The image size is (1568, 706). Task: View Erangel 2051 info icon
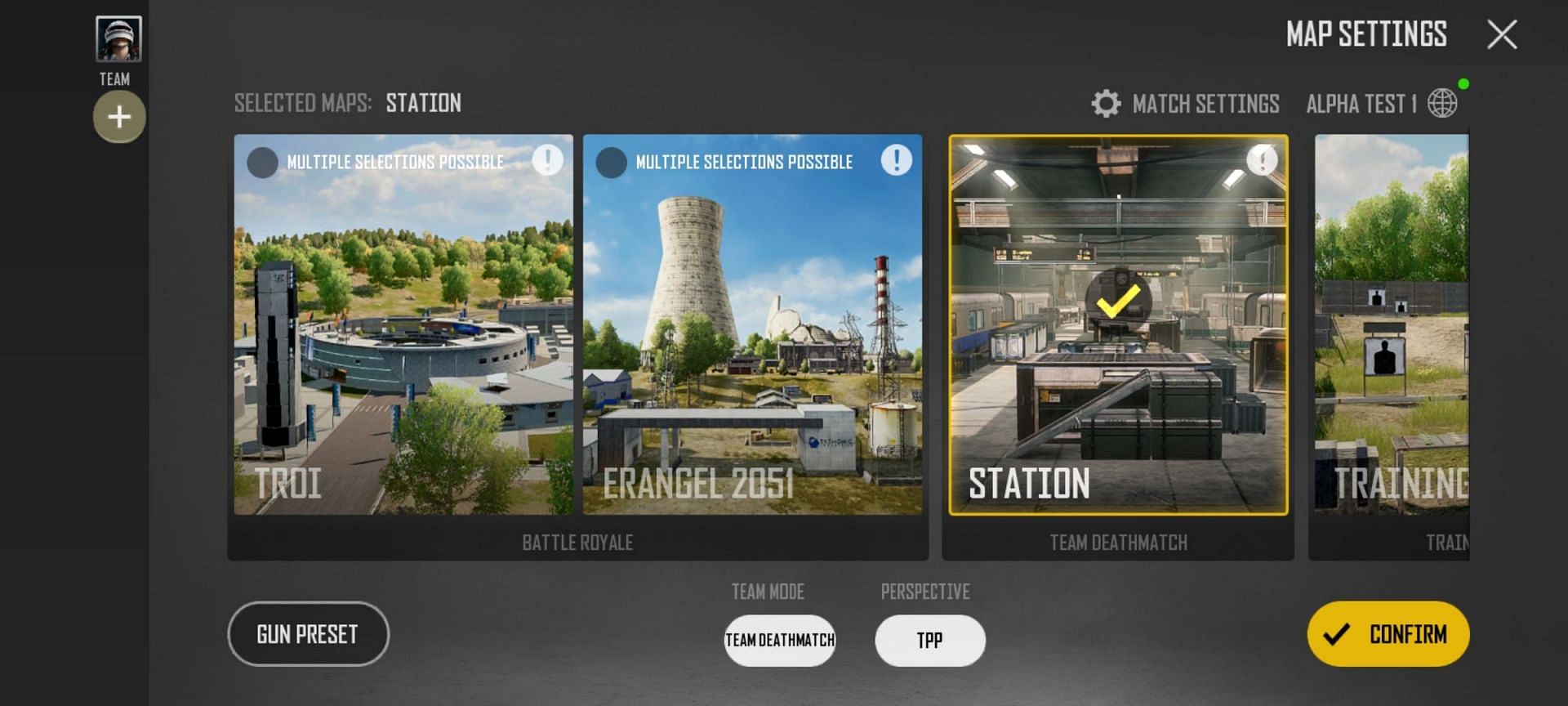tap(896, 159)
